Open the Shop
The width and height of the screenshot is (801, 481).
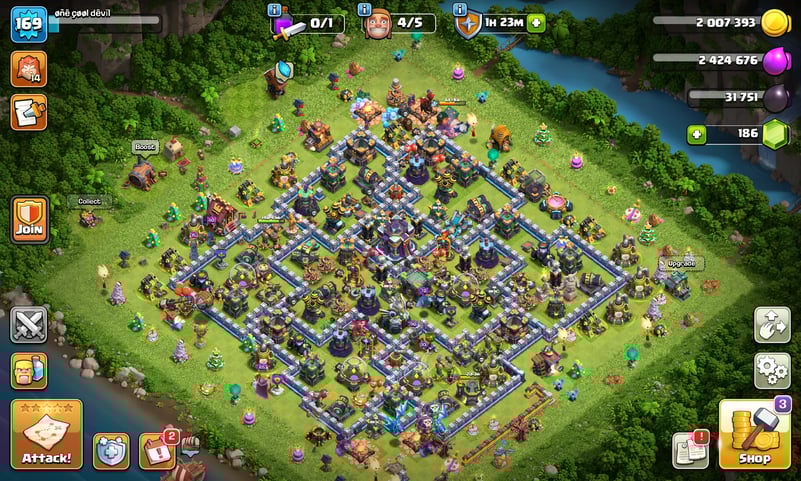coord(754,435)
